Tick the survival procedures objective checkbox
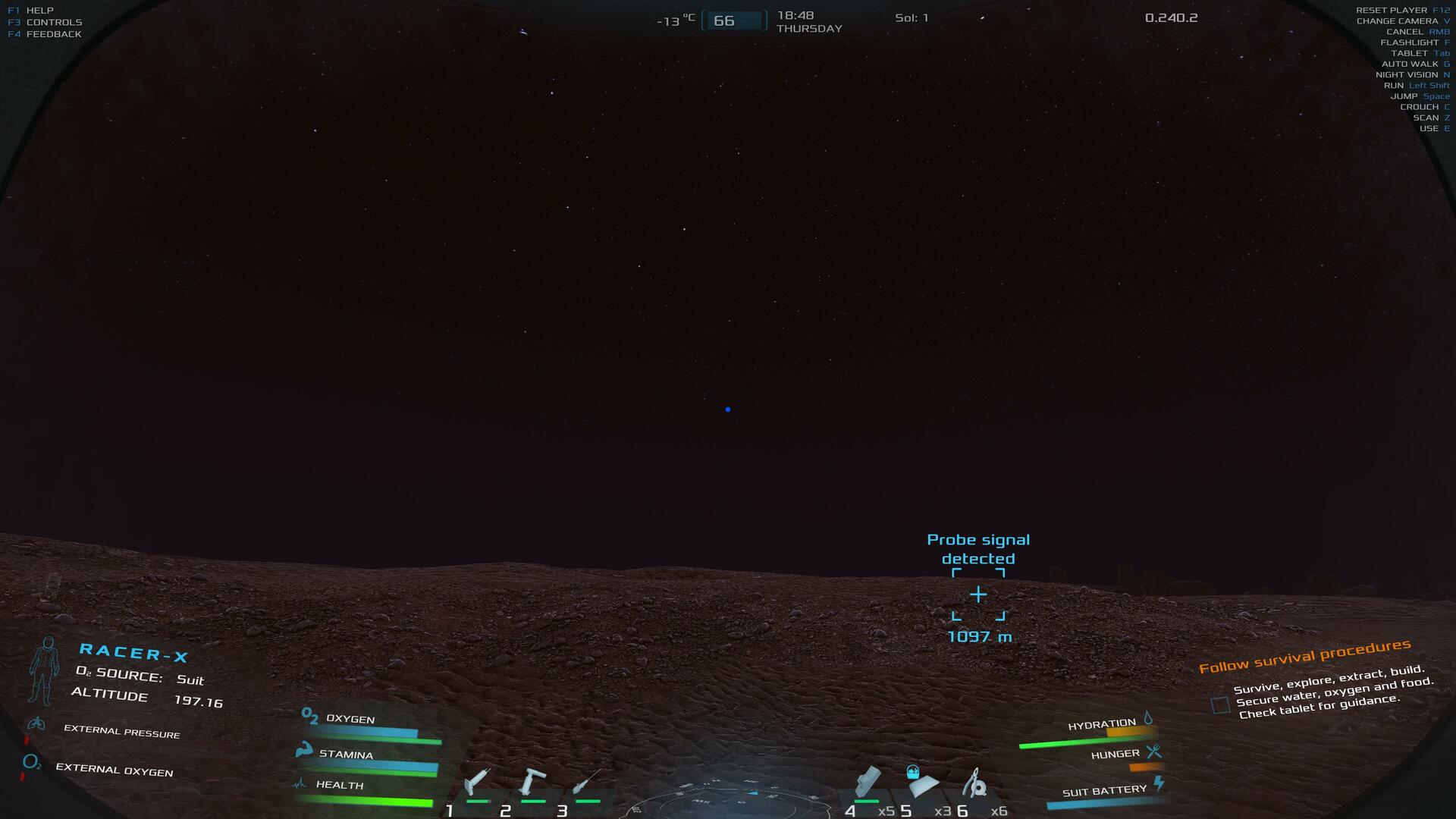Image resolution: width=1456 pixels, height=819 pixels. tap(1220, 705)
